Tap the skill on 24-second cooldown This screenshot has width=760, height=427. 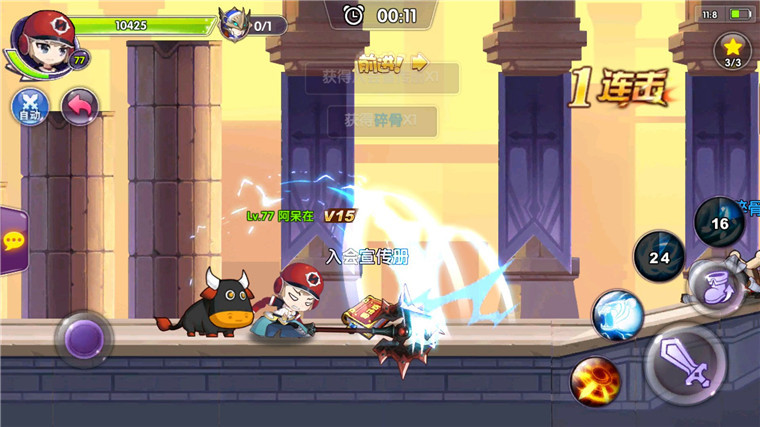pyautogui.click(x=659, y=256)
